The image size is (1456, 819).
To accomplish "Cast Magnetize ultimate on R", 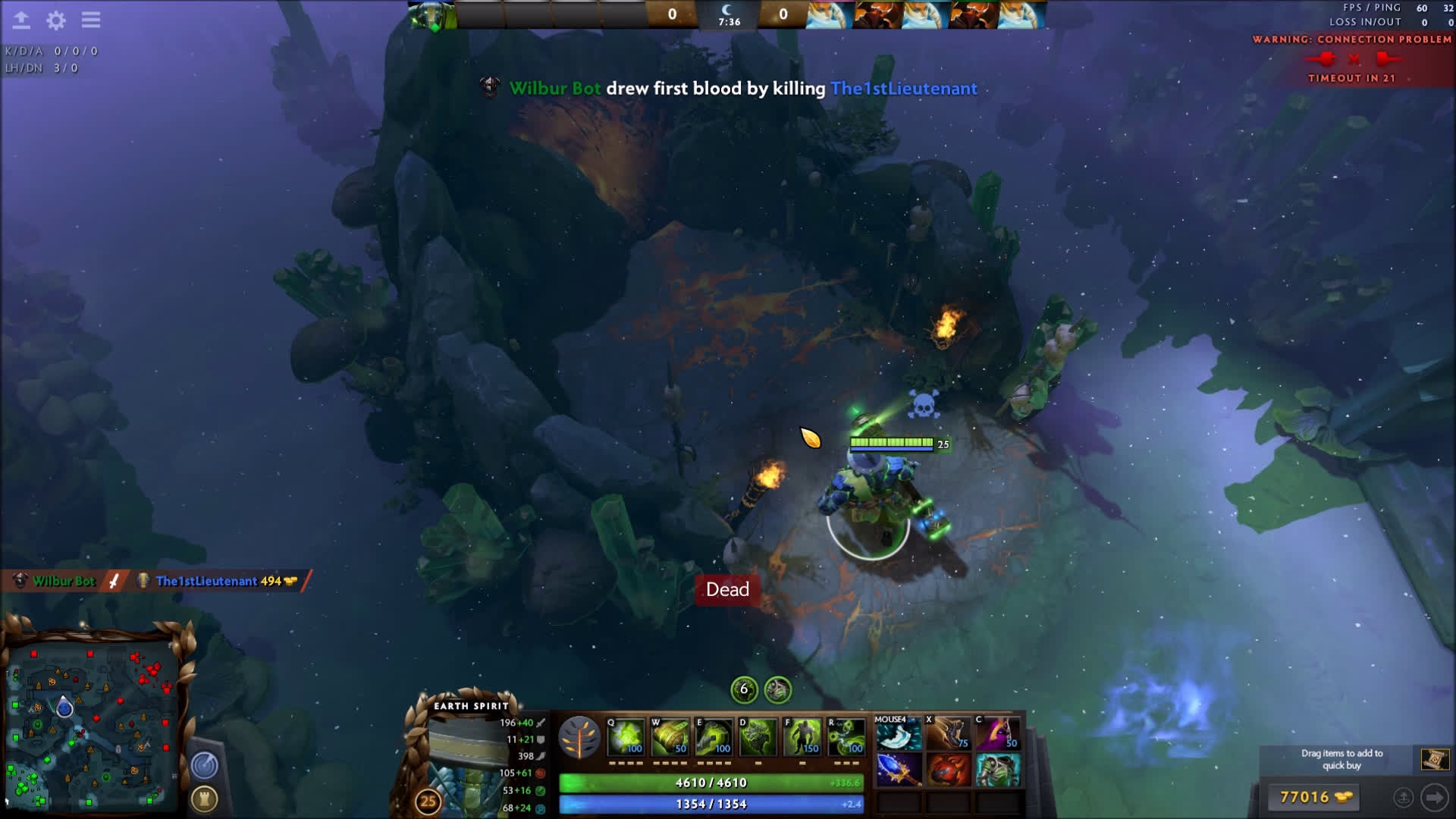I will pos(846,737).
